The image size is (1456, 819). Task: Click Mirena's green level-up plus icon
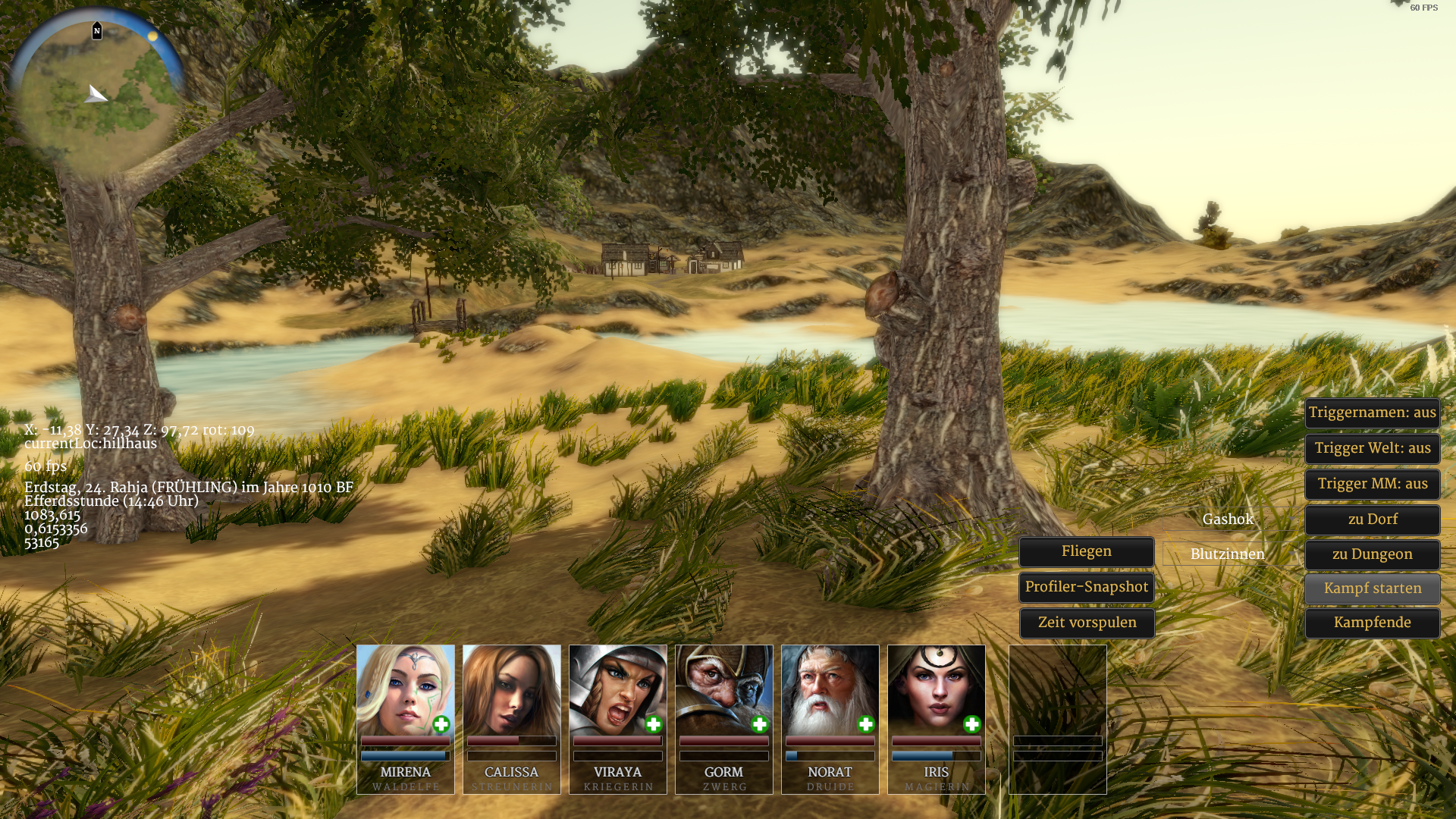tap(441, 725)
